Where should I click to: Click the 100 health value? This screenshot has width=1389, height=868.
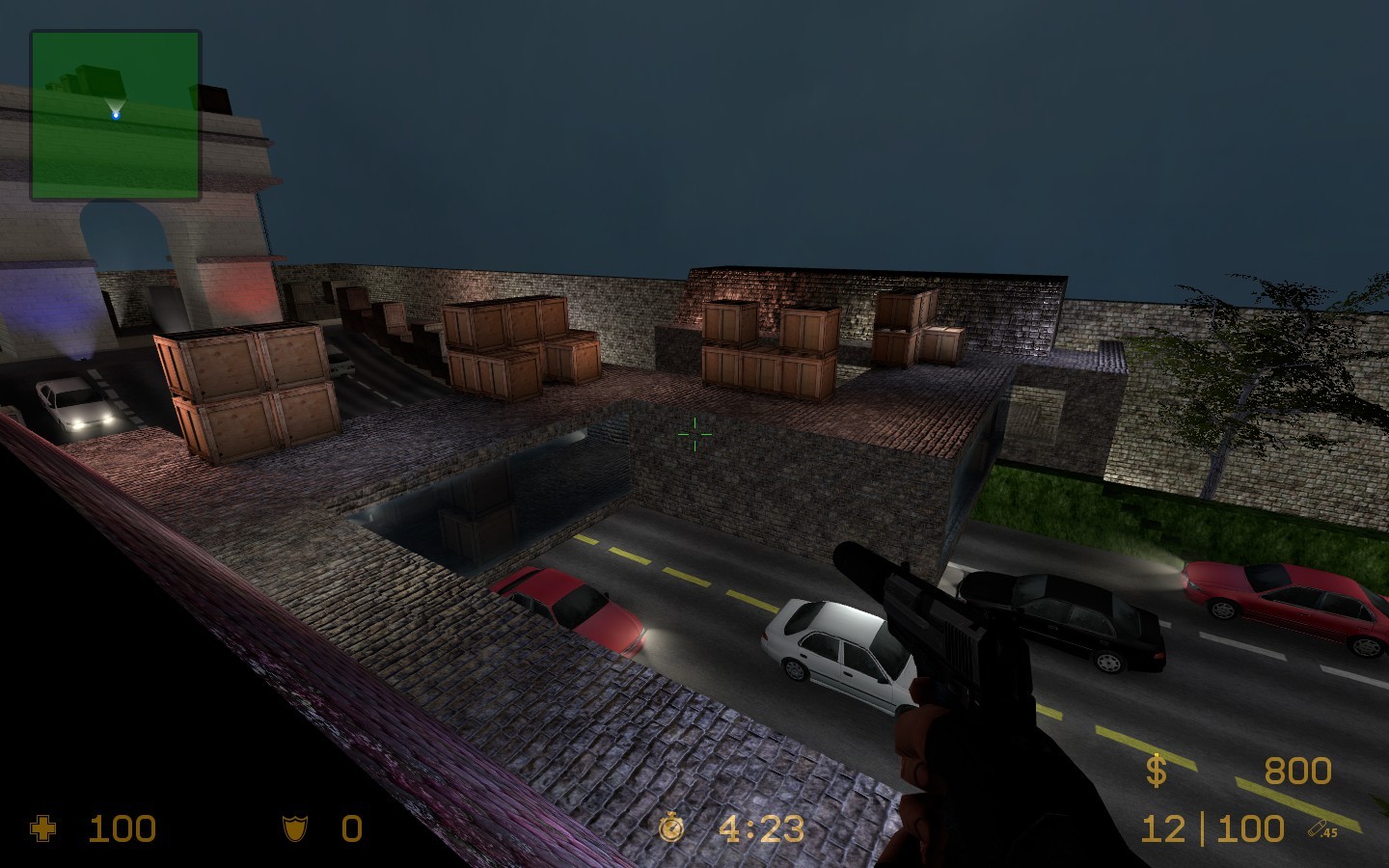click(121, 827)
